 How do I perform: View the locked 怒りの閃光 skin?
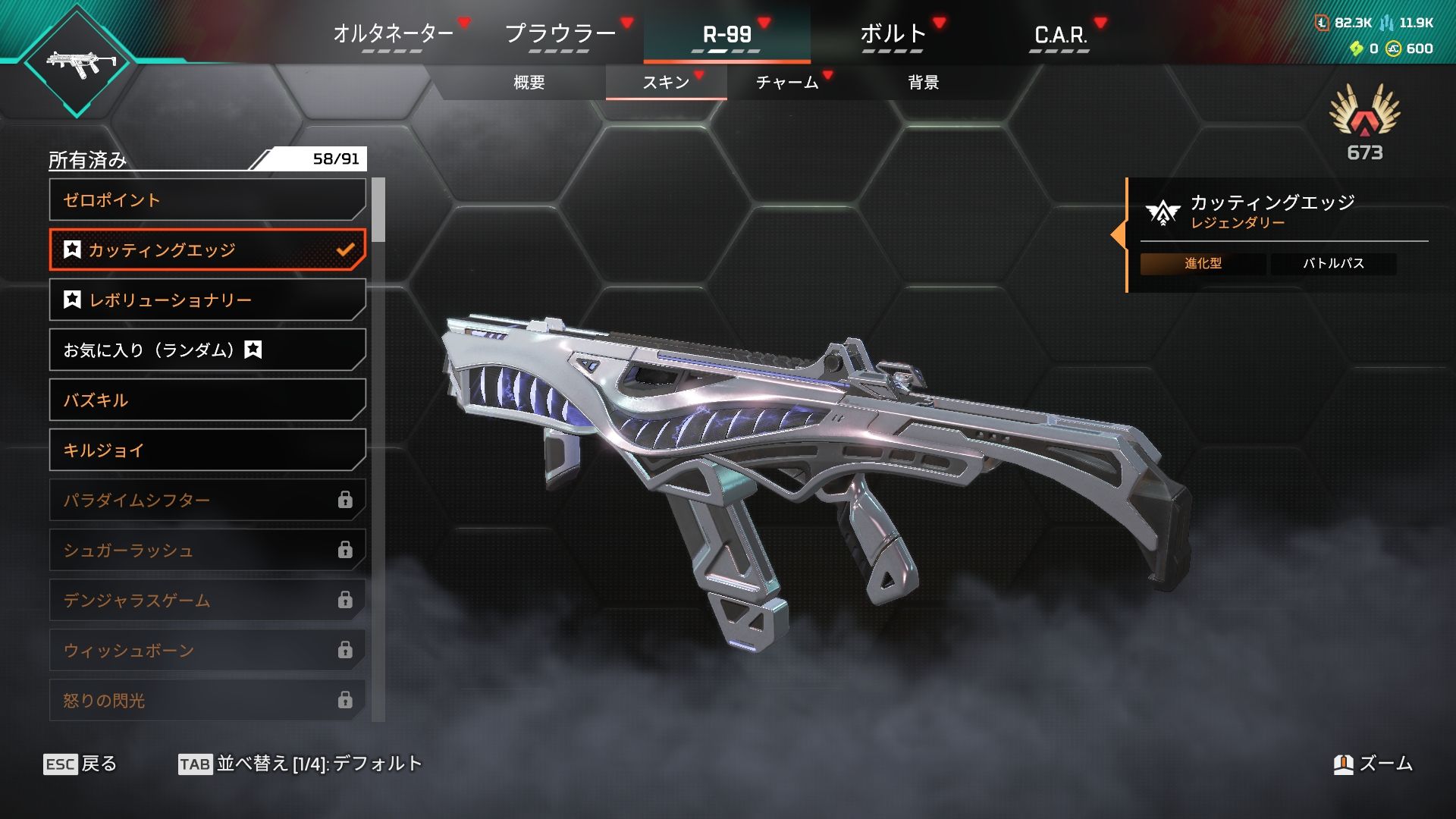click(x=207, y=700)
